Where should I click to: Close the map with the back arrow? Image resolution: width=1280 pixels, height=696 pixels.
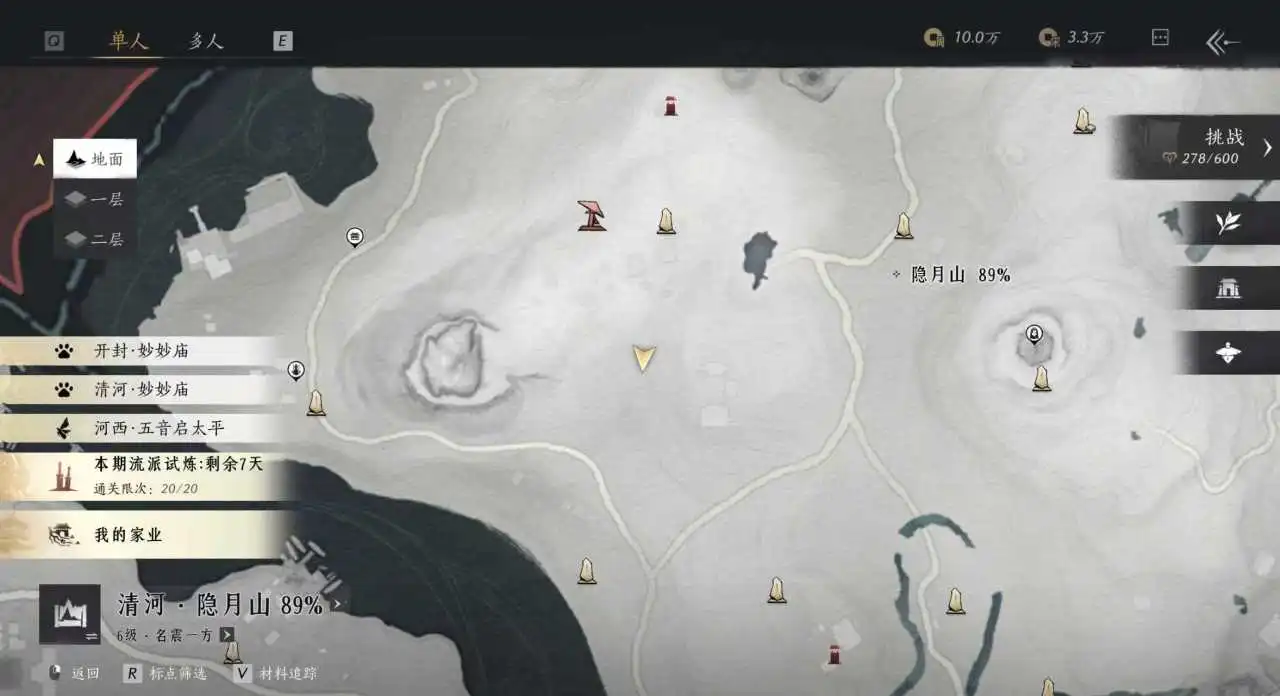(1223, 41)
